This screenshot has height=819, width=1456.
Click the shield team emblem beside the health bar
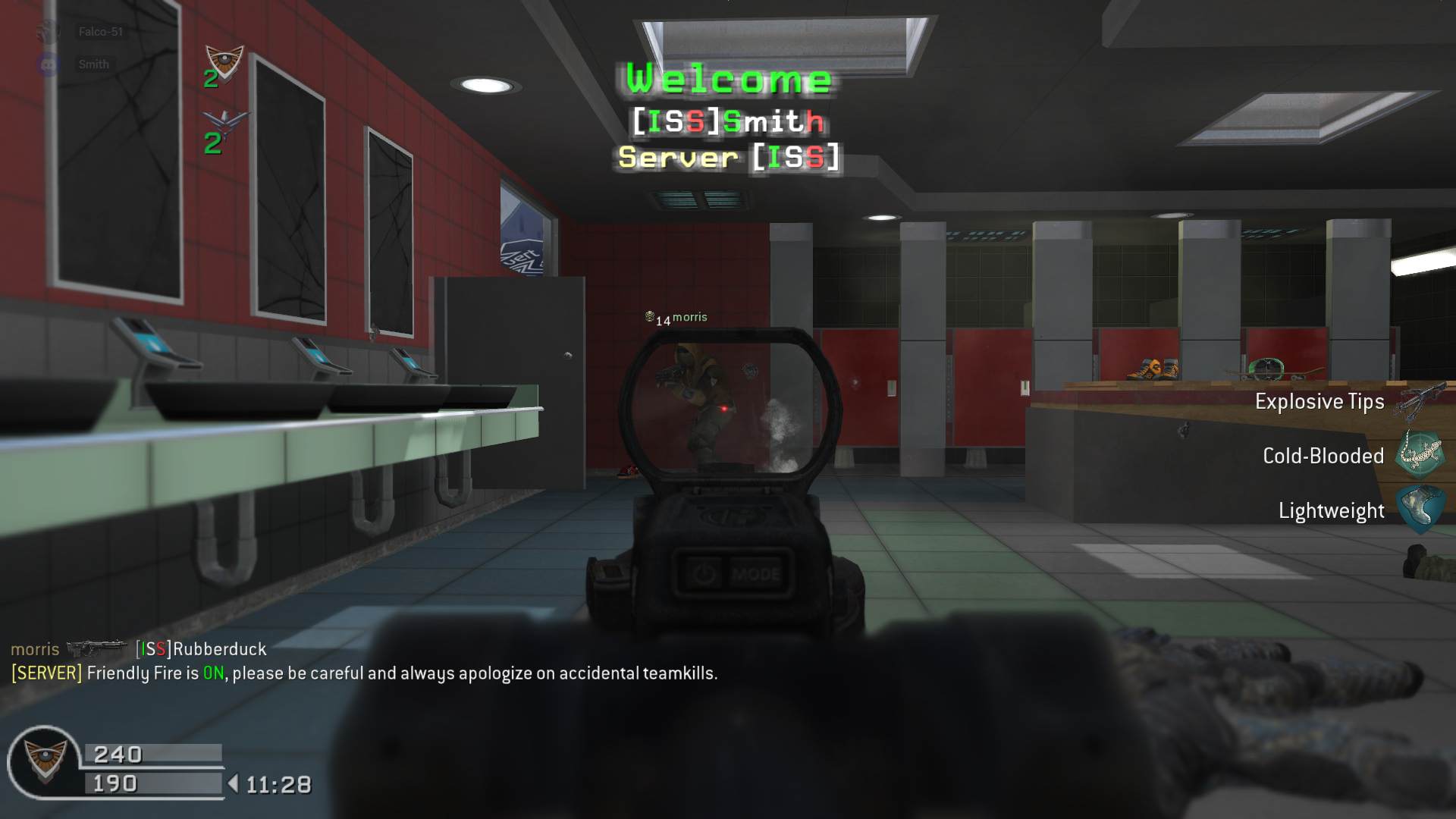[44, 759]
